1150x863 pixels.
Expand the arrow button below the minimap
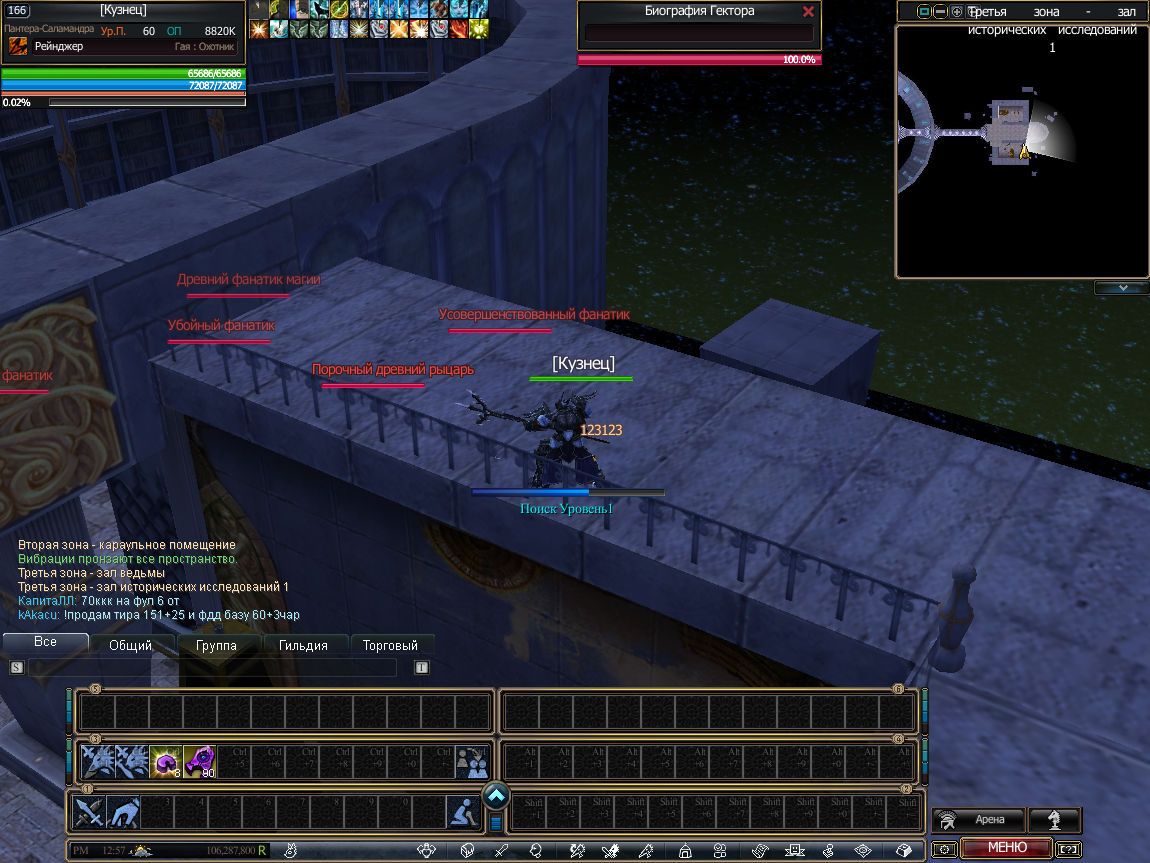(1121, 288)
